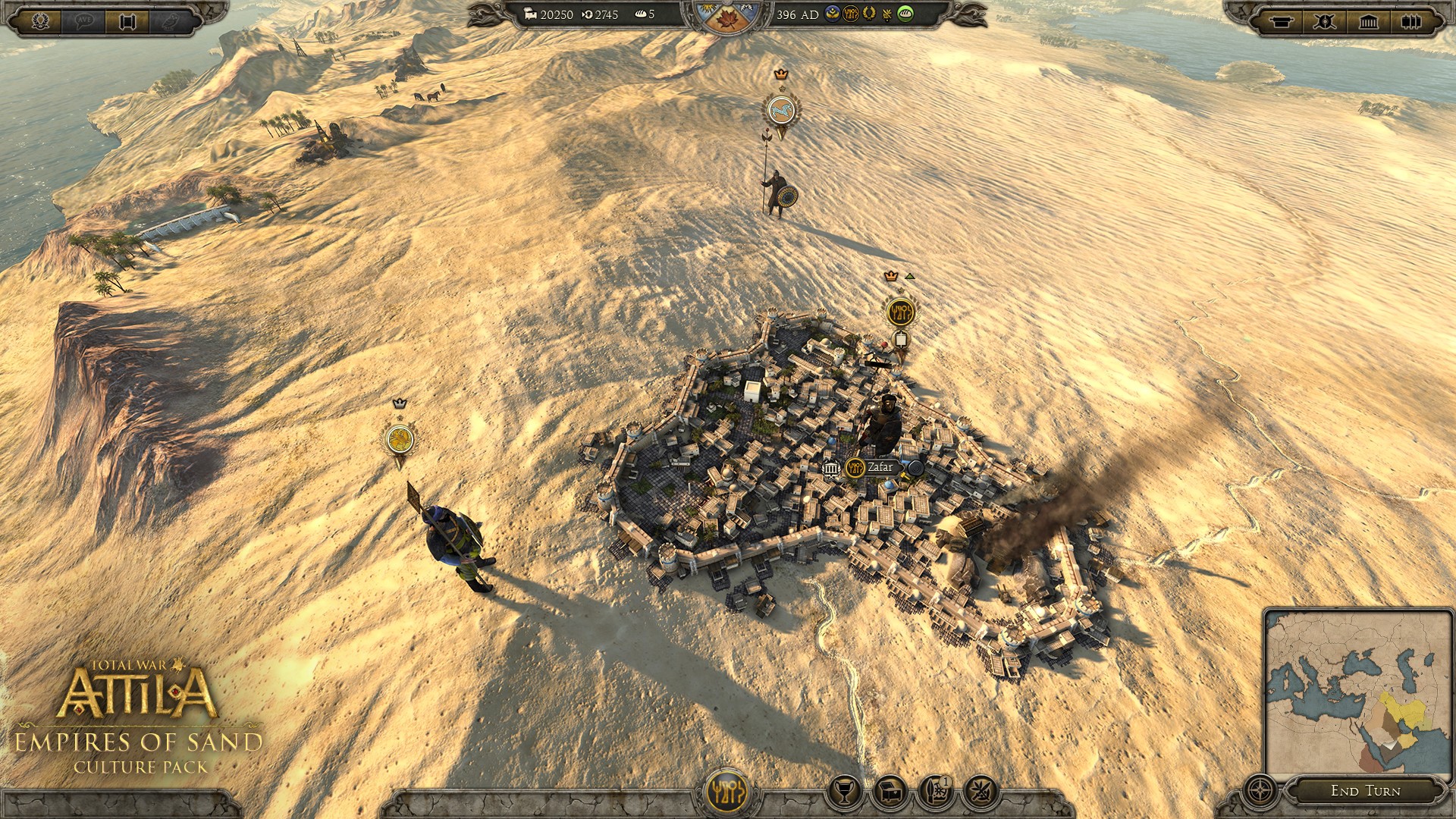Screen dimensions: 1456x819
Task: Open the treasury chest panel
Action: [890, 792]
